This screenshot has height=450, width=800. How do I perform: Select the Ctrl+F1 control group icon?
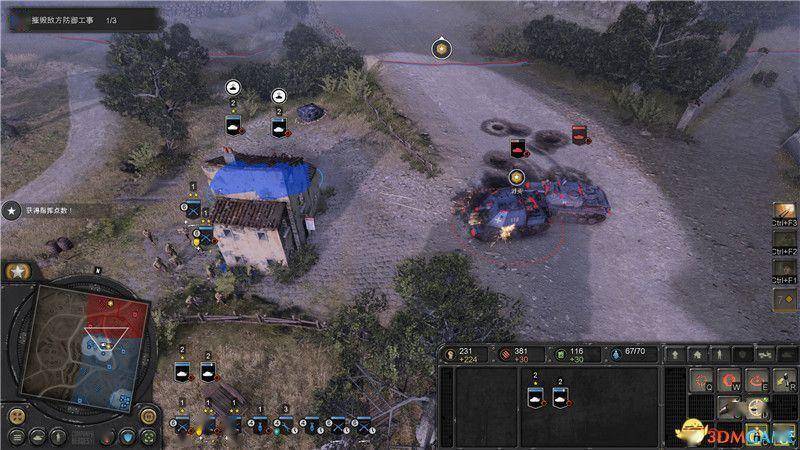[x=784, y=270]
